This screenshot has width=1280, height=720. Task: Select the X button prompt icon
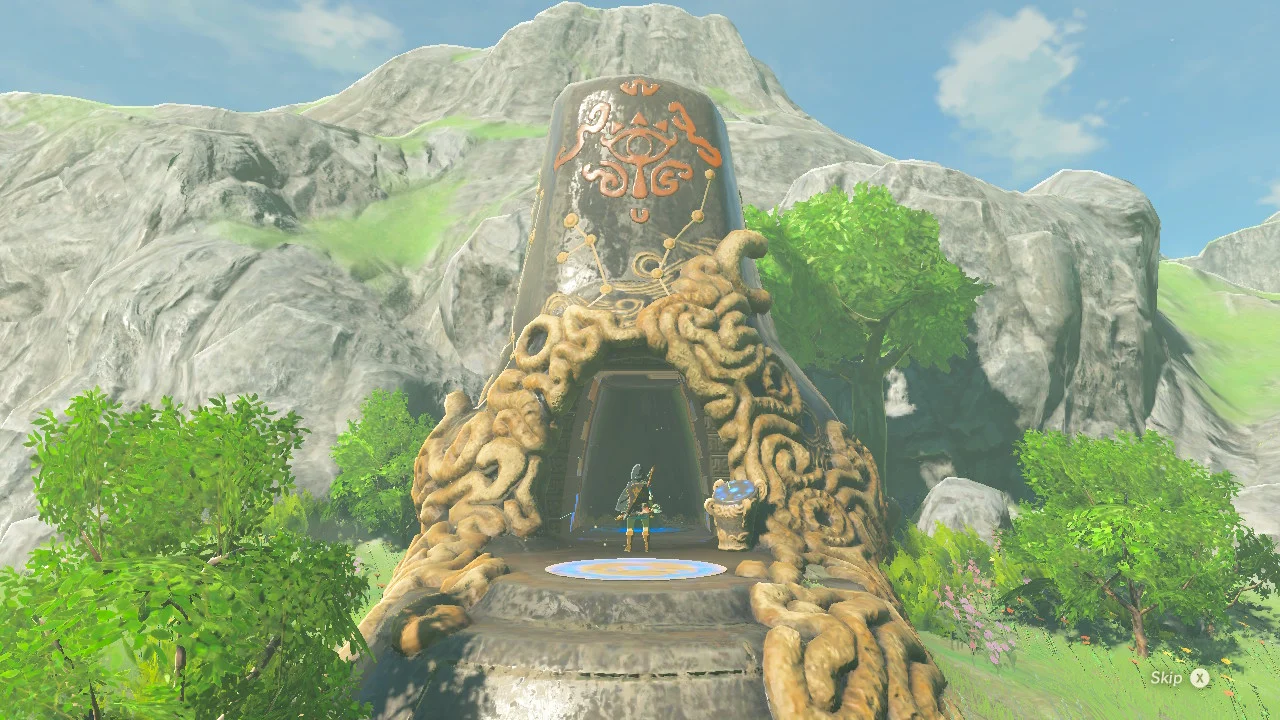pos(1197,677)
